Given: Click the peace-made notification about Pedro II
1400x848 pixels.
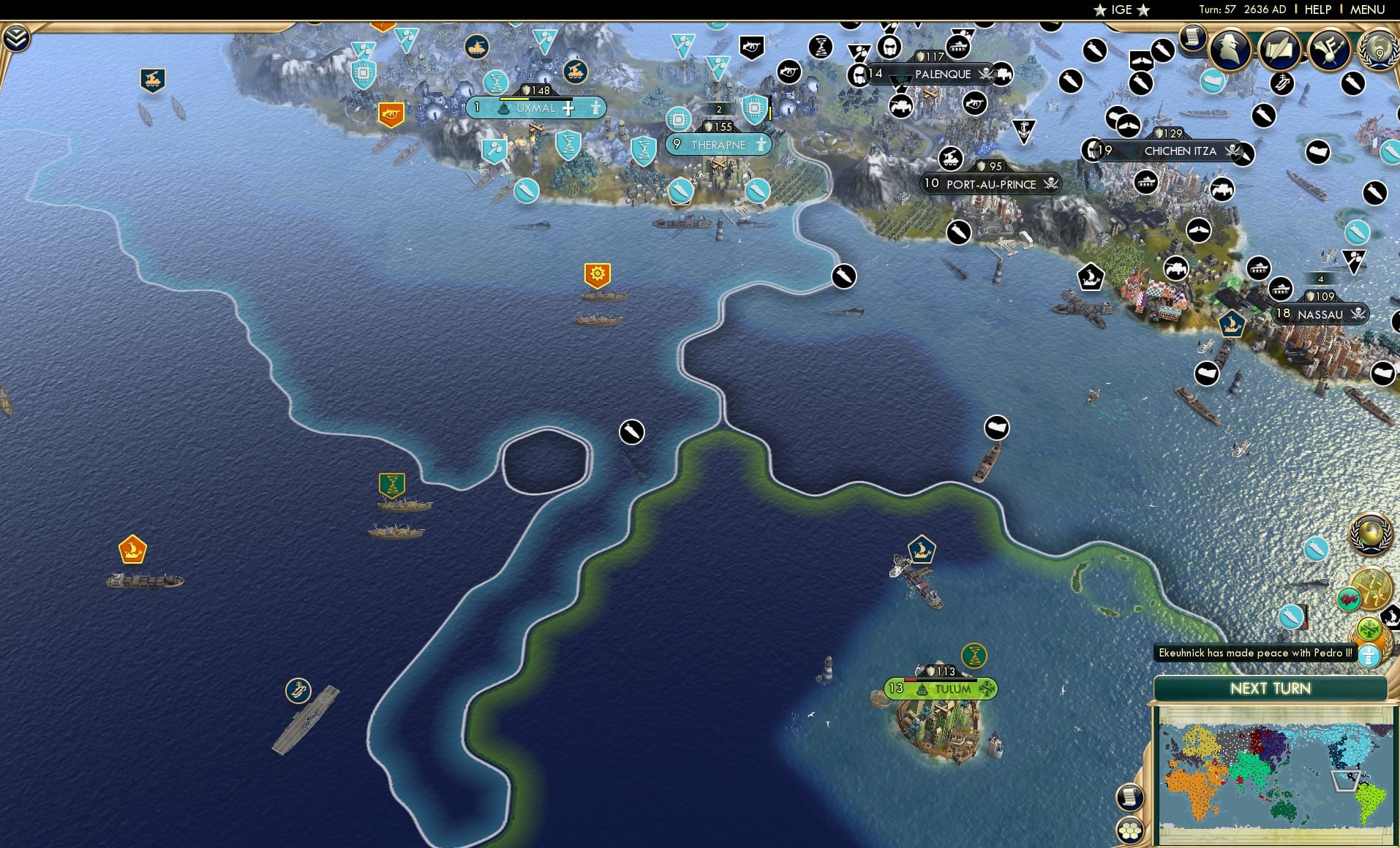Looking at the screenshot, I should click(1254, 652).
